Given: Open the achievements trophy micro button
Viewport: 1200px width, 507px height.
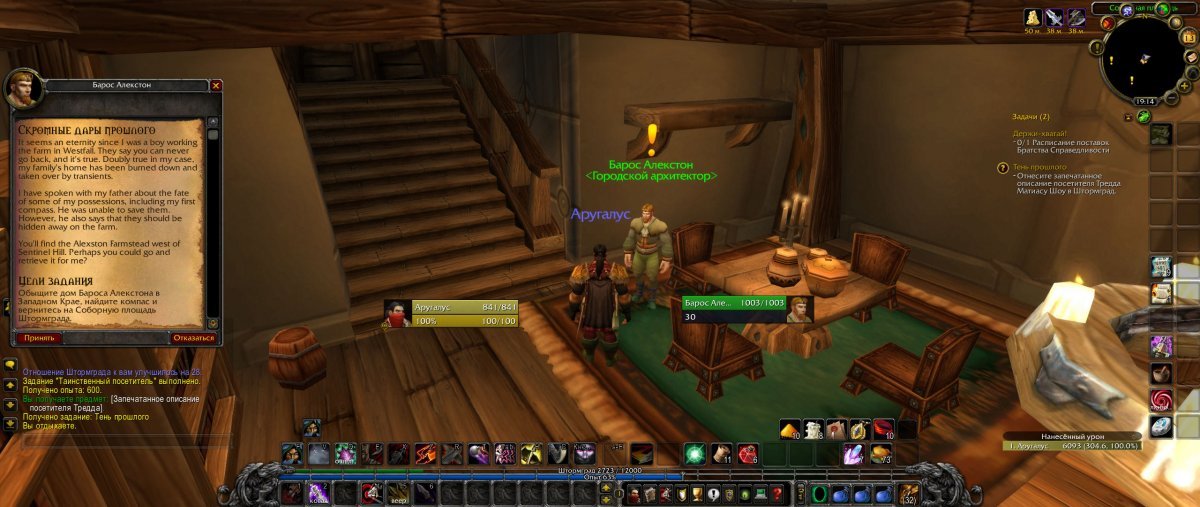Looking at the screenshot, I should tap(697, 494).
